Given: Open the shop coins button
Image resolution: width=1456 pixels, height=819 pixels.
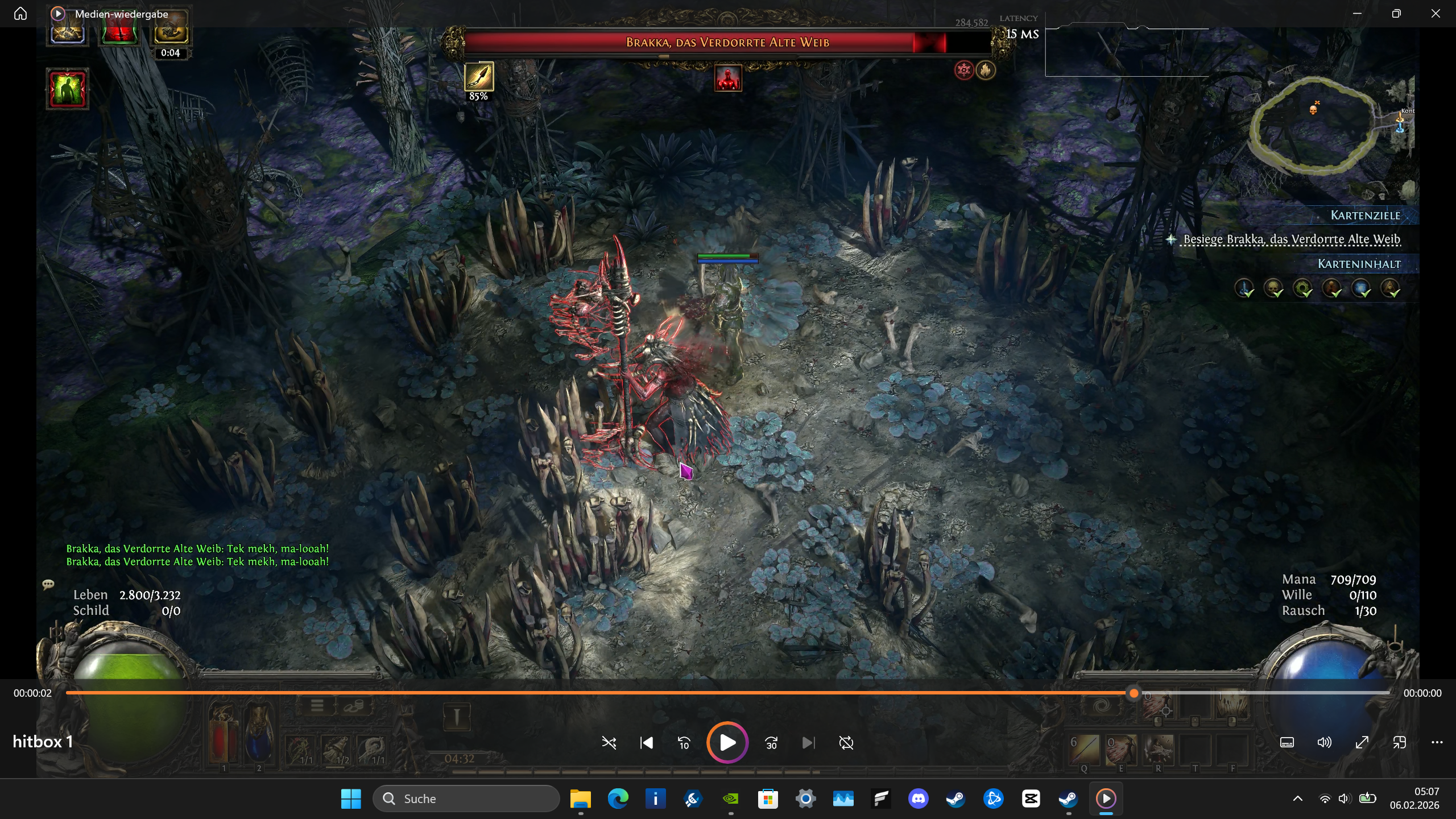Looking at the screenshot, I should pos(353,706).
